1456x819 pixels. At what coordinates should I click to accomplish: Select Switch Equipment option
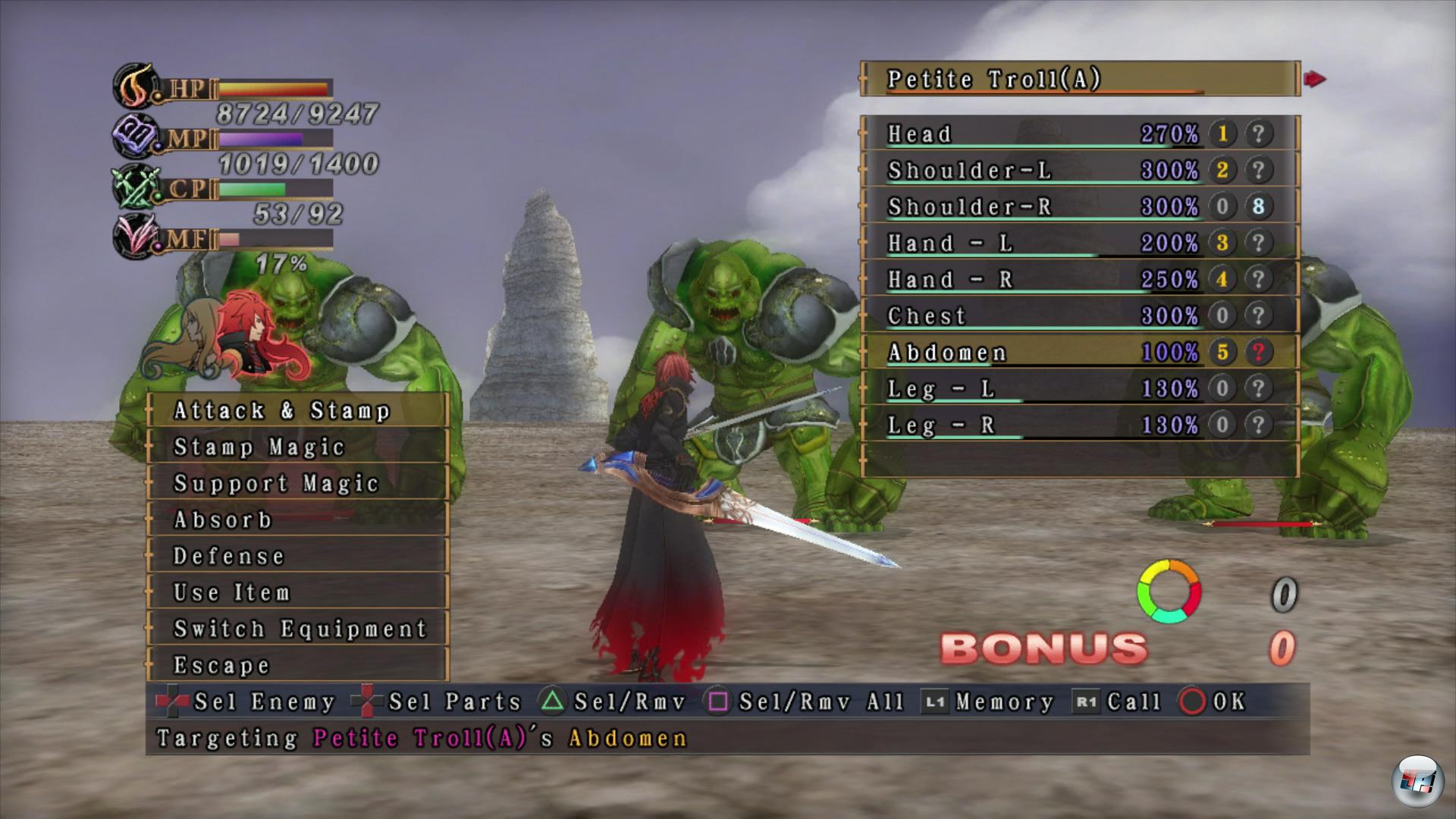297,629
